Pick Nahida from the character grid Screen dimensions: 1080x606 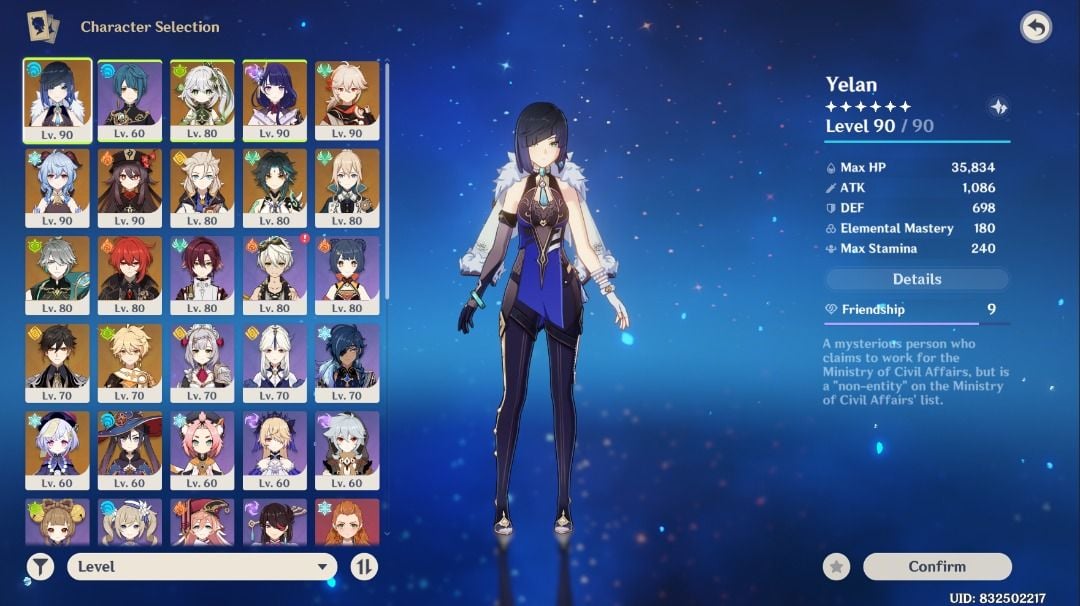202,101
